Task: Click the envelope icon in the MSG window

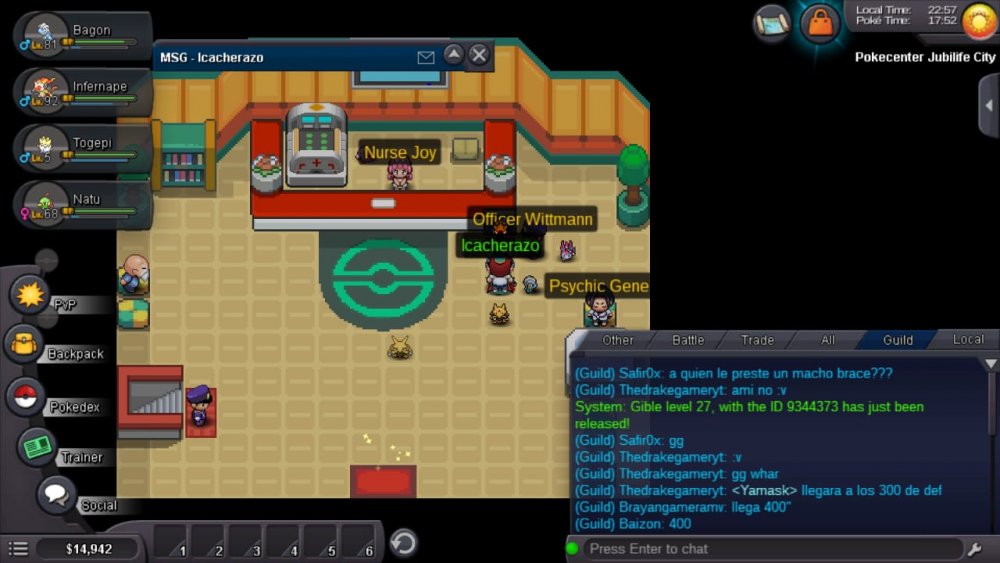Action: tap(426, 58)
